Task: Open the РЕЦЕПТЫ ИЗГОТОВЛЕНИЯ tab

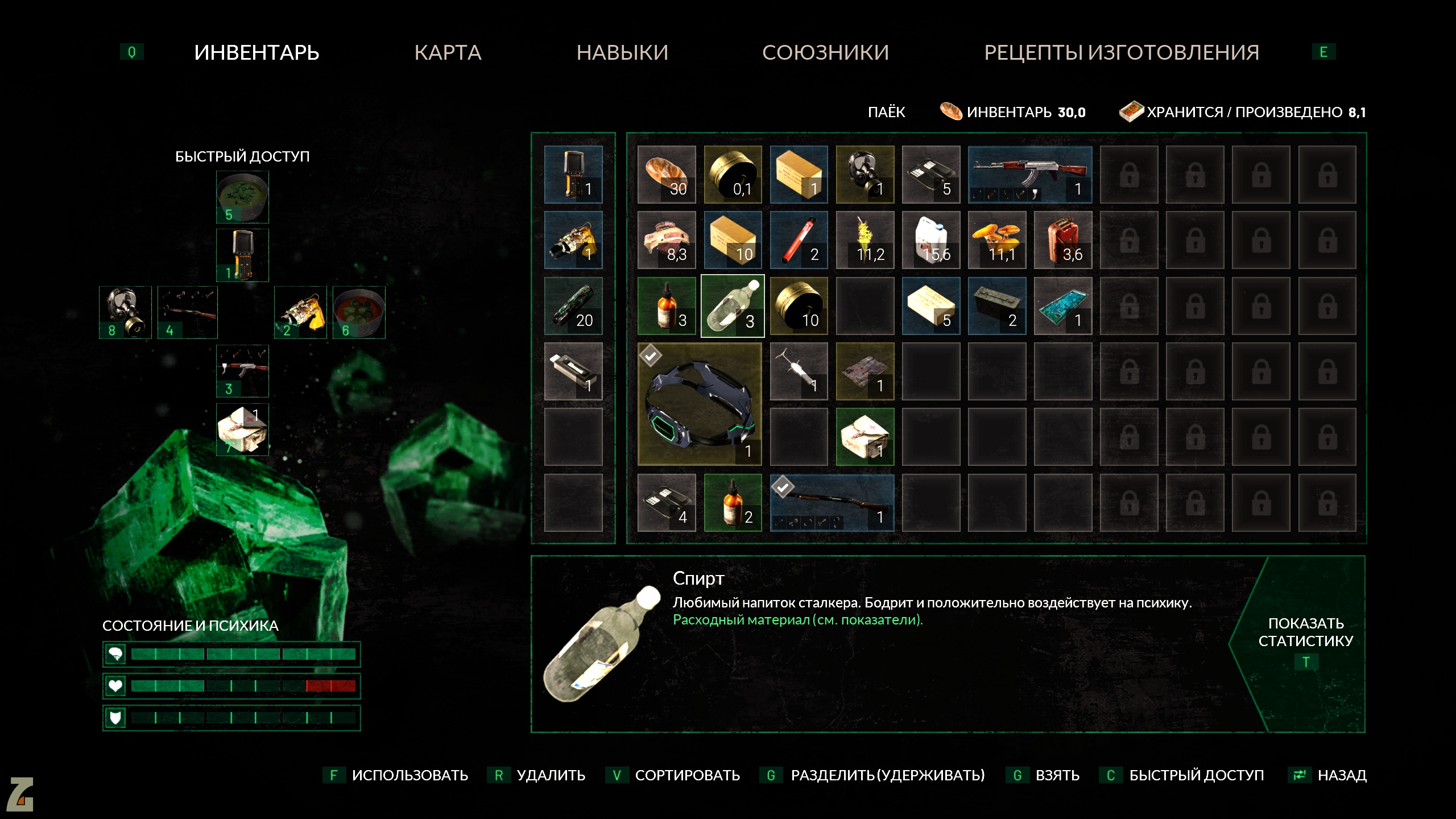Action: [1122, 52]
